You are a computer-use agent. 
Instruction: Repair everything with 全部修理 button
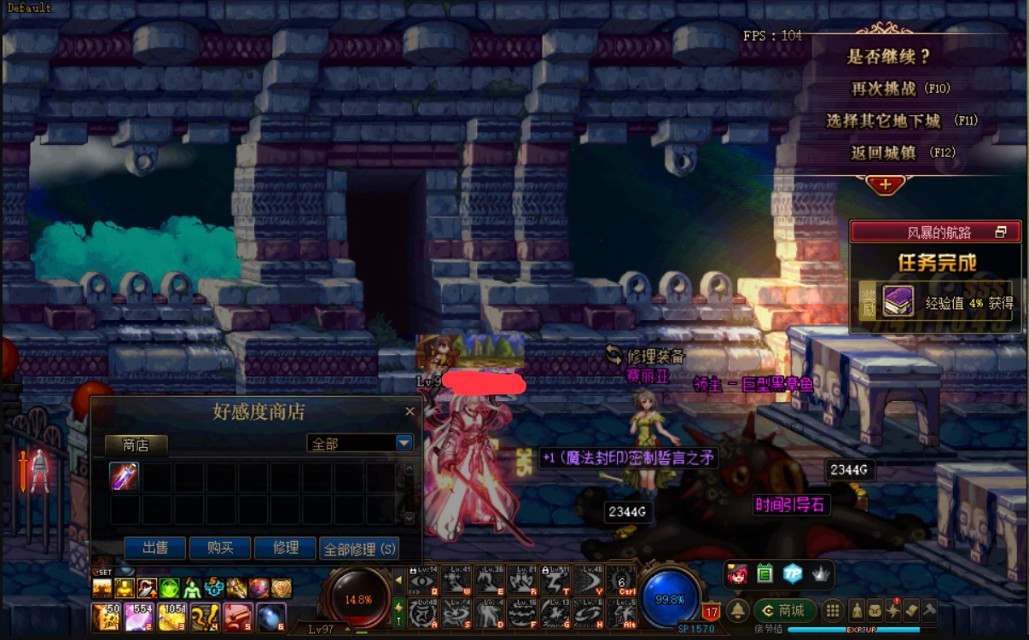tap(359, 548)
